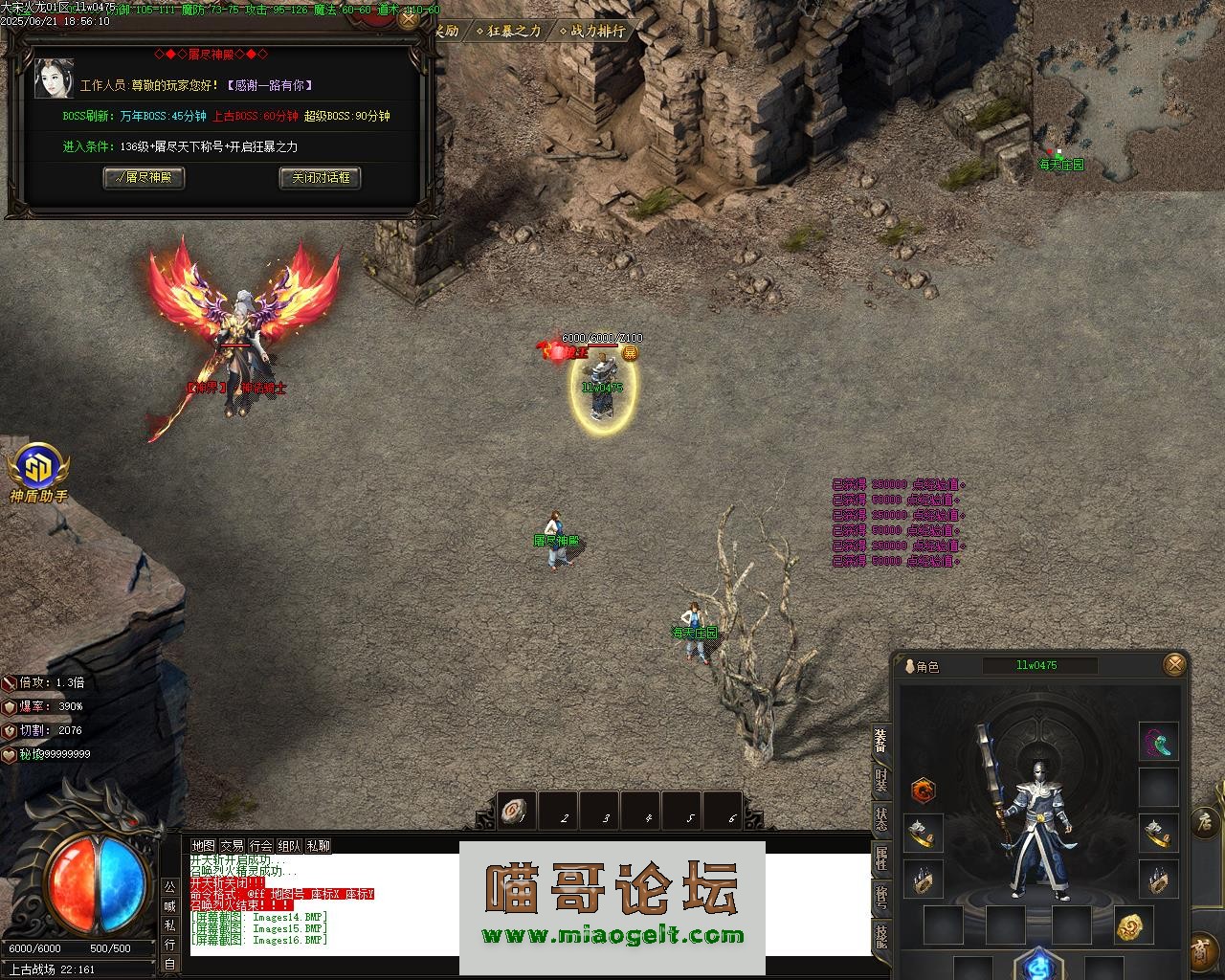View the 属性 attributes tab
This screenshot has width=1225, height=980.
880,857
